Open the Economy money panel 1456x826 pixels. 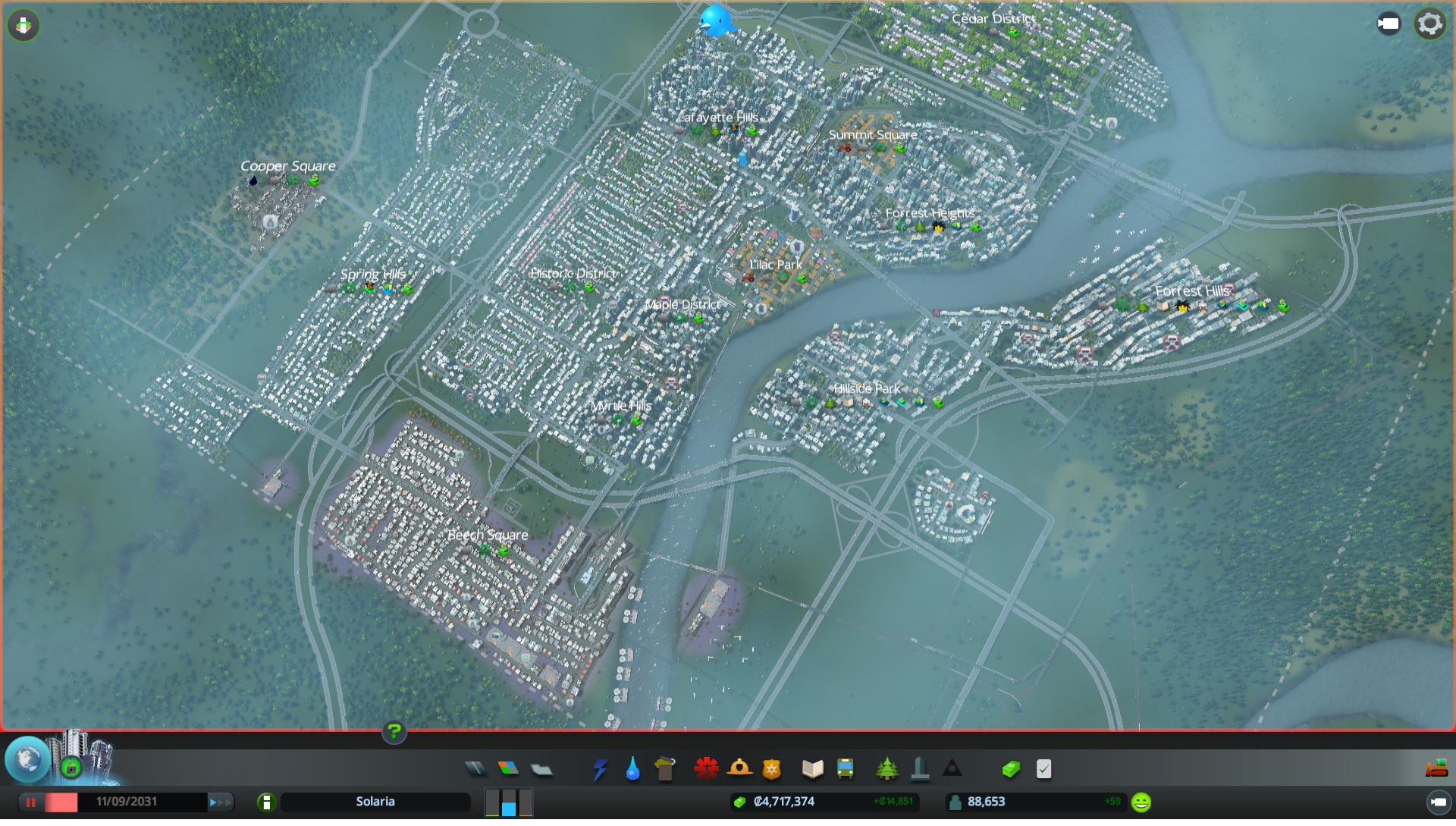(1010, 769)
